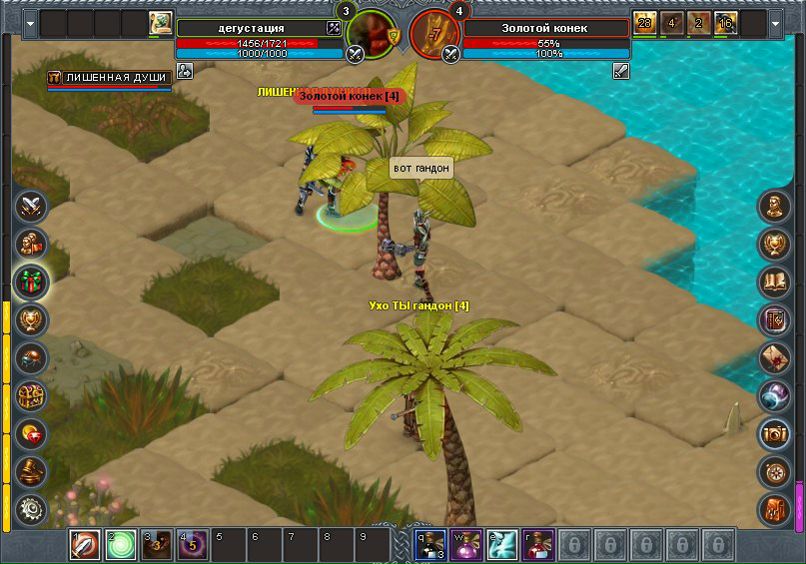Use the purple orb skill in slot 4
The image size is (806, 564).
(193, 545)
